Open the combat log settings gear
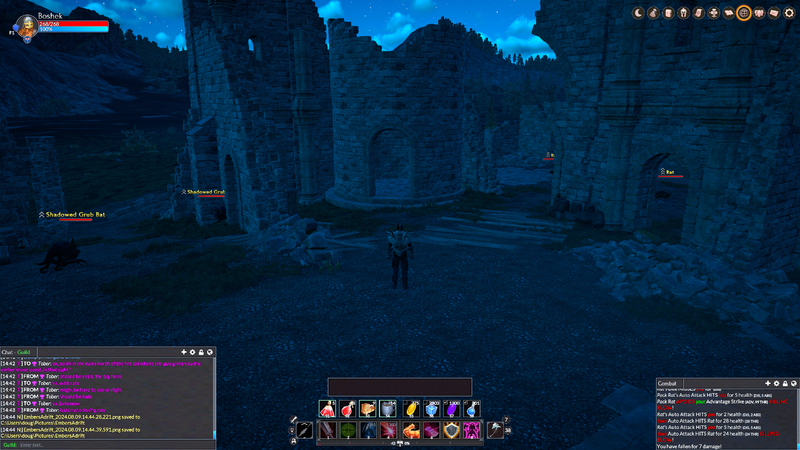The image size is (800, 450). pos(776,383)
